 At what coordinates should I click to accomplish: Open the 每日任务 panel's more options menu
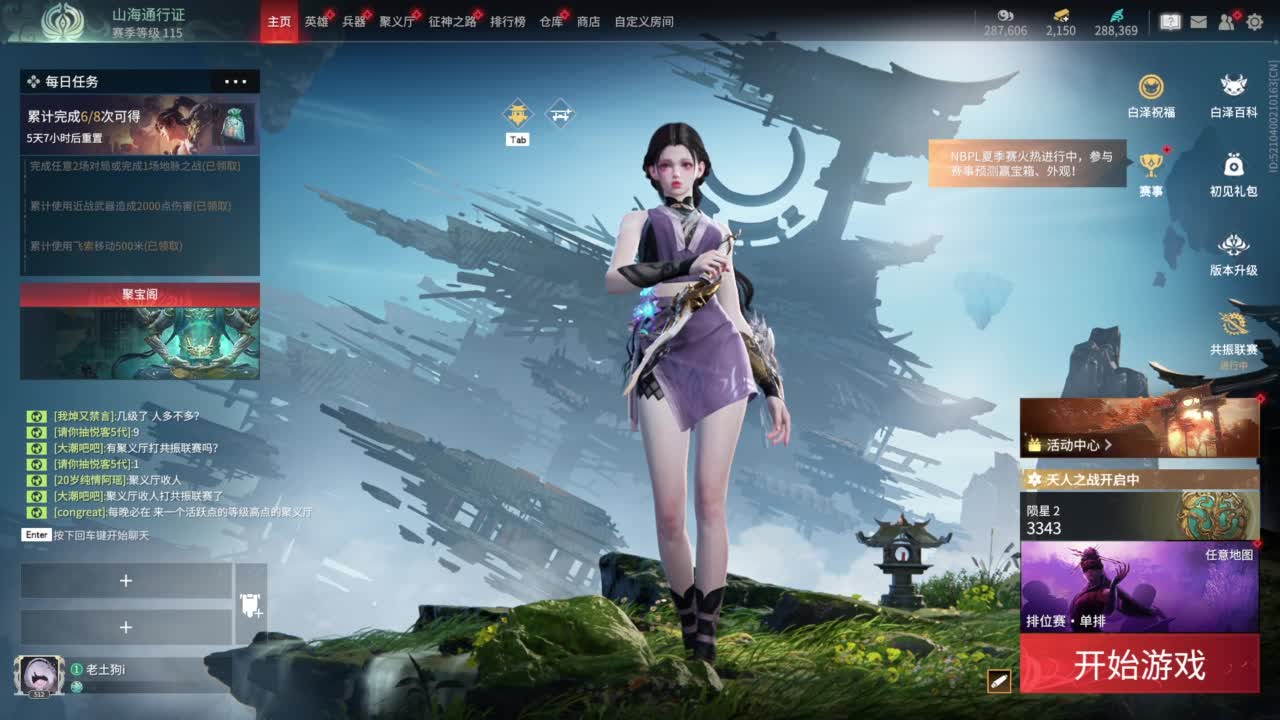tap(237, 81)
